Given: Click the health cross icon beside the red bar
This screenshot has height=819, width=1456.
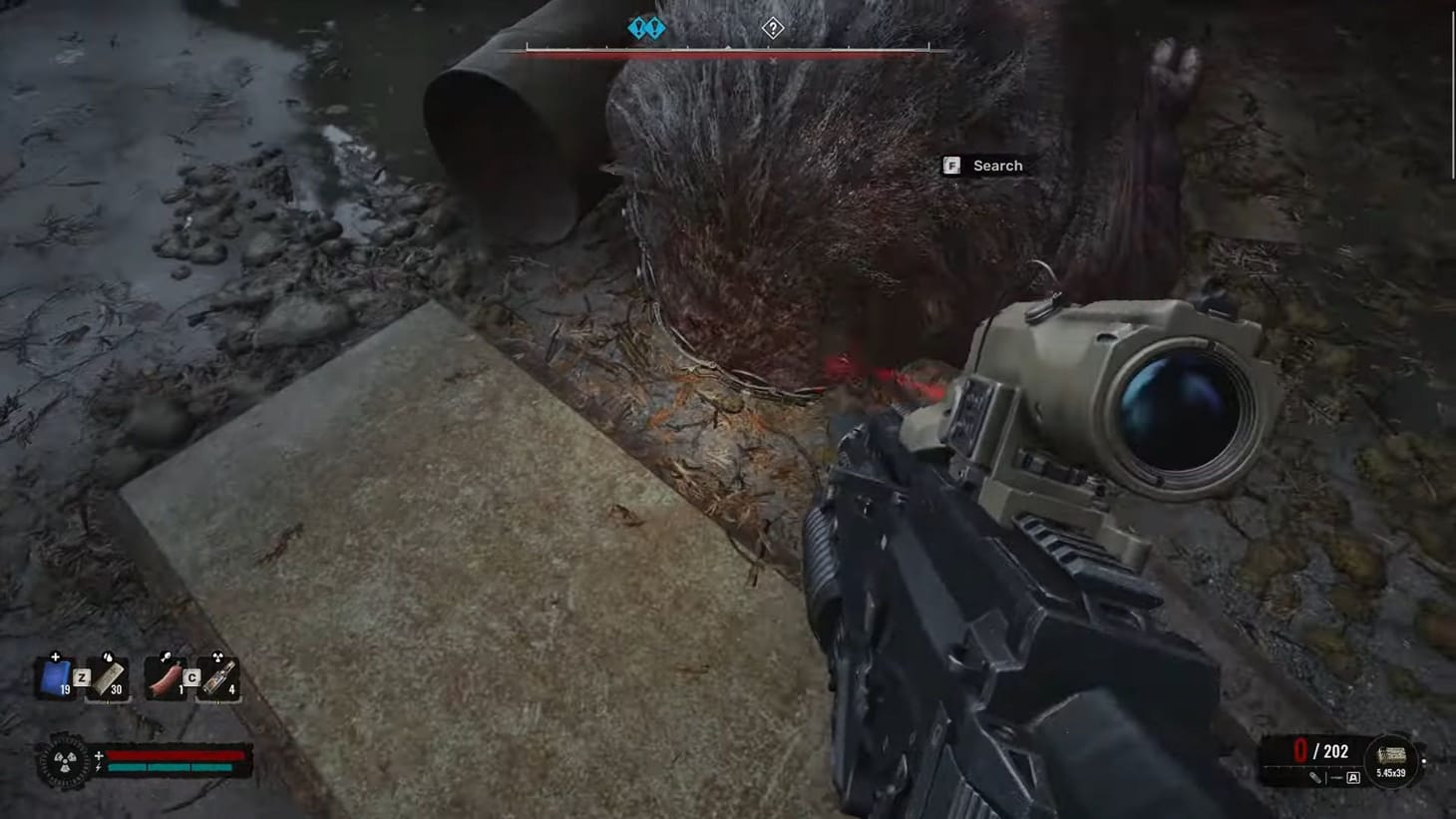Looking at the screenshot, I should coord(98,755).
